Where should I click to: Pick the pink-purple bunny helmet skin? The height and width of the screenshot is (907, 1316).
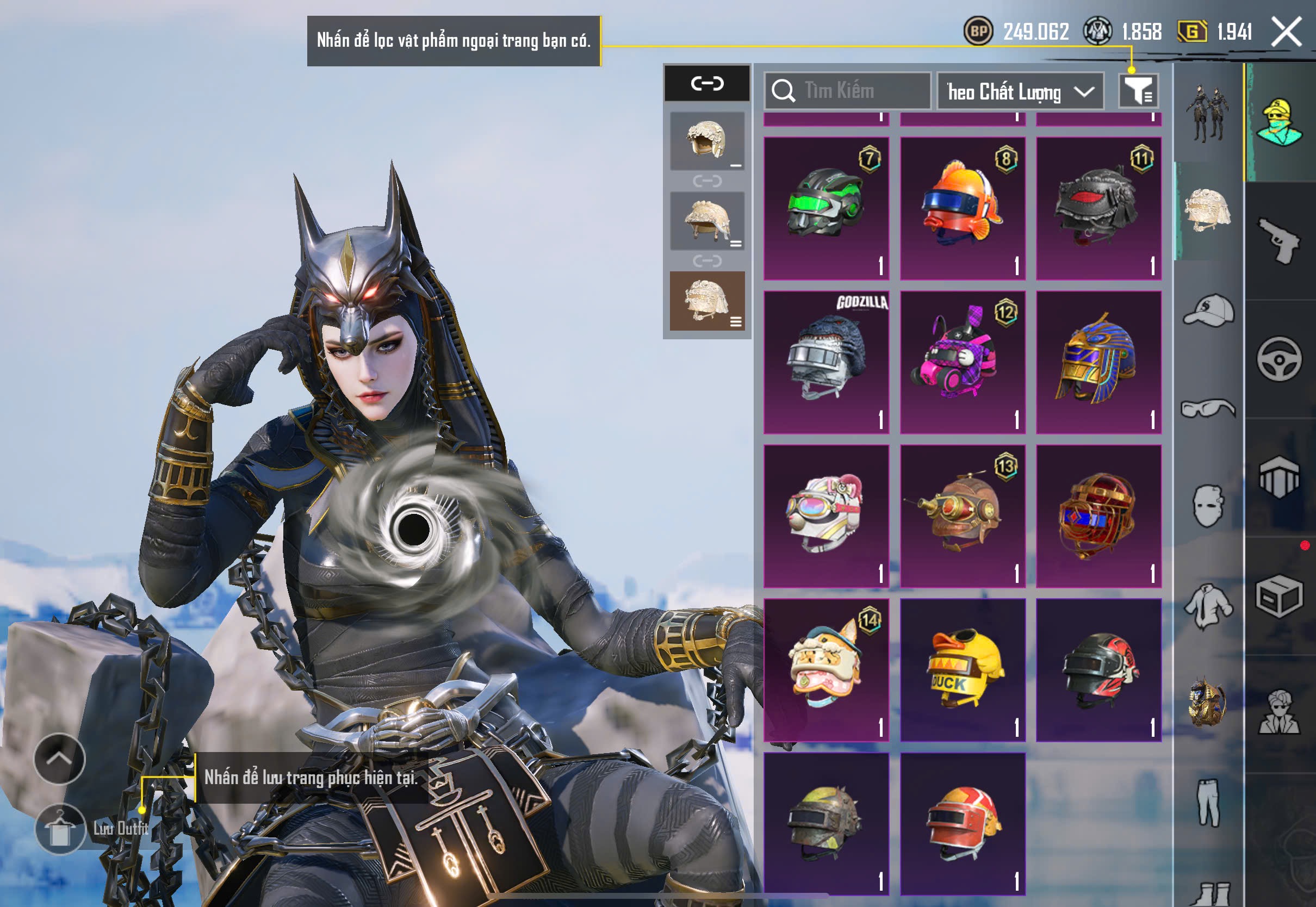(963, 362)
